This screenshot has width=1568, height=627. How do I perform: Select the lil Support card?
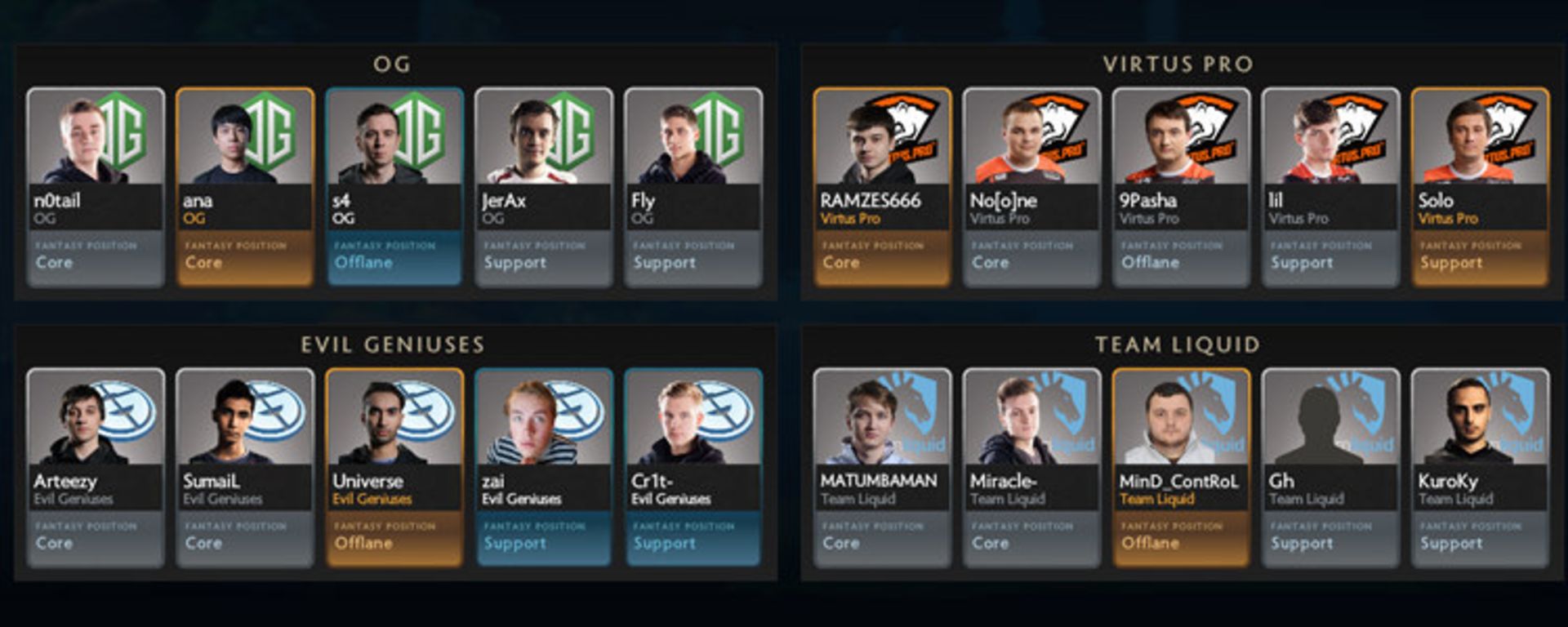(x=1330, y=187)
